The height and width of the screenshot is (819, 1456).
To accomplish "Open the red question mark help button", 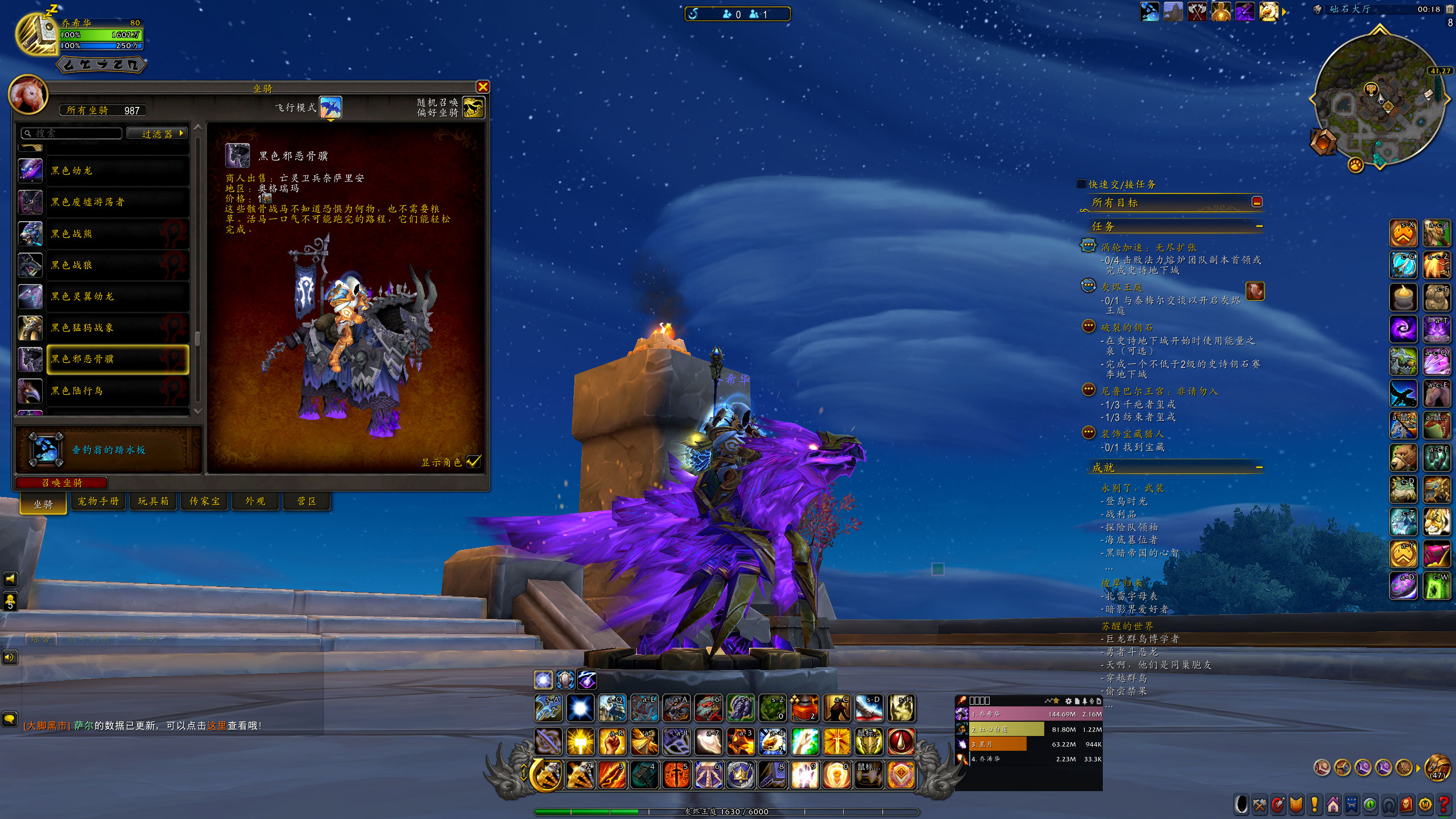I will tap(1443, 805).
